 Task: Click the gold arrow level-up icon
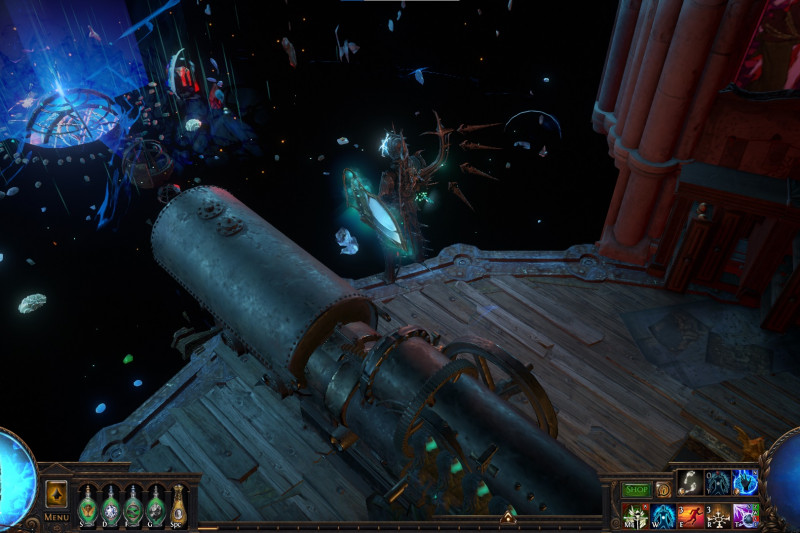56,494
